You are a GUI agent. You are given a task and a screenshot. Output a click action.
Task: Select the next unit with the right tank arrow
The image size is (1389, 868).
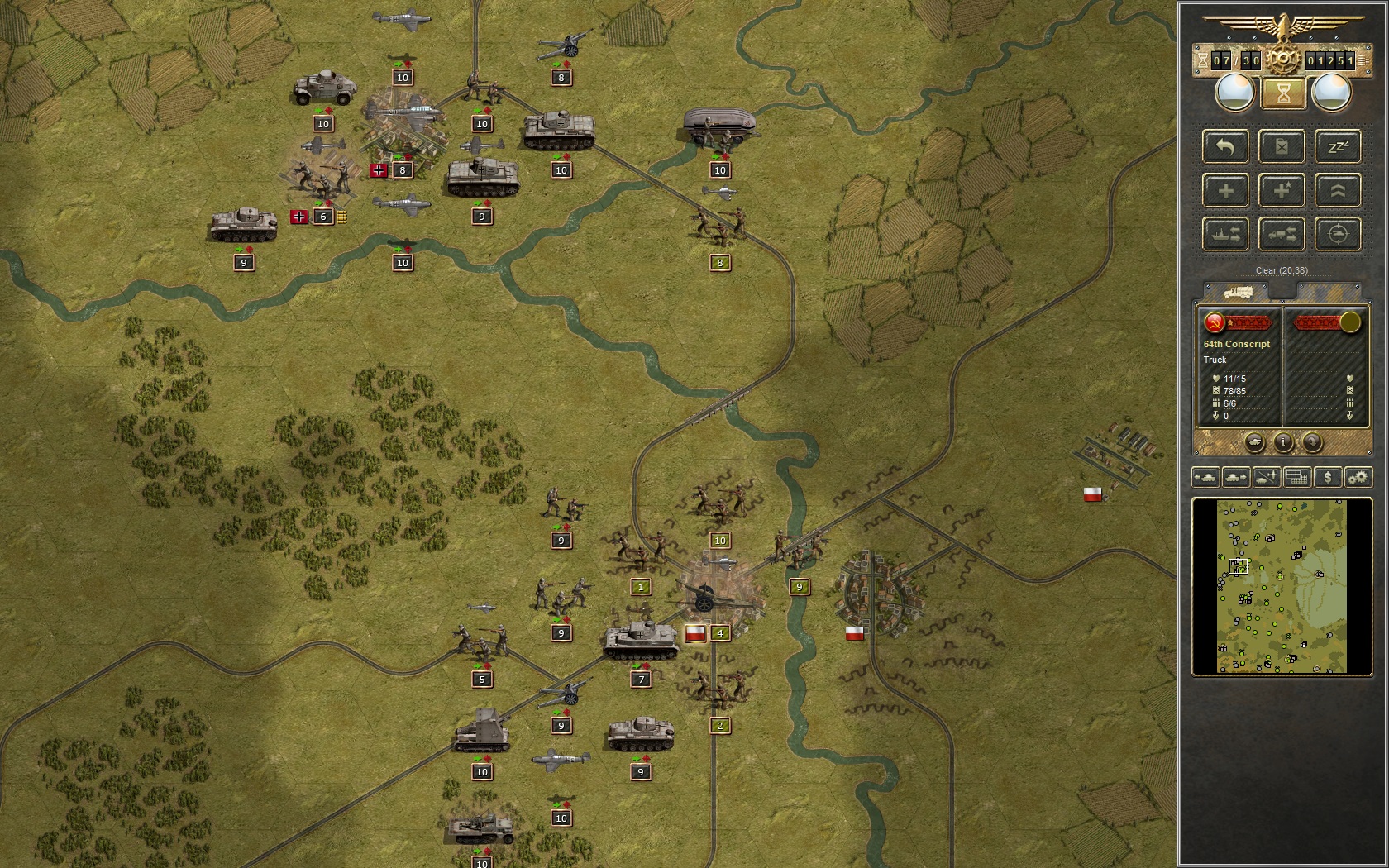(x=1236, y=477)
